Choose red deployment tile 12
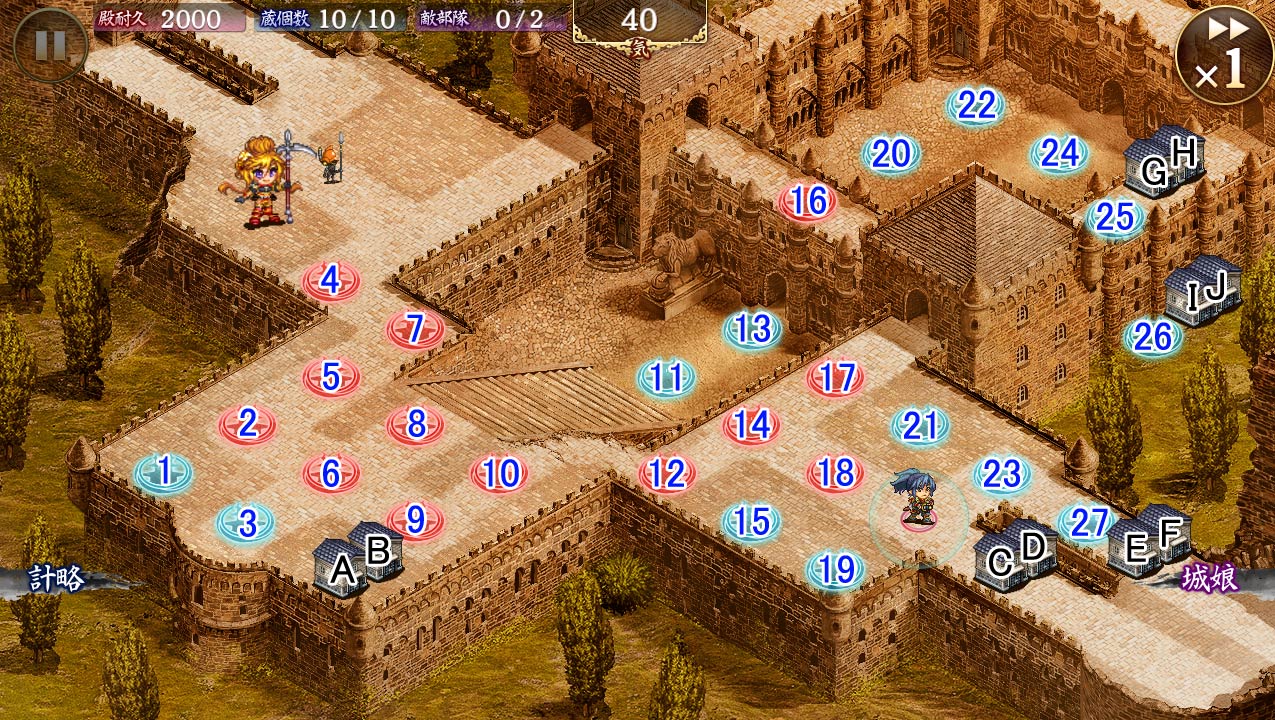 667,473
